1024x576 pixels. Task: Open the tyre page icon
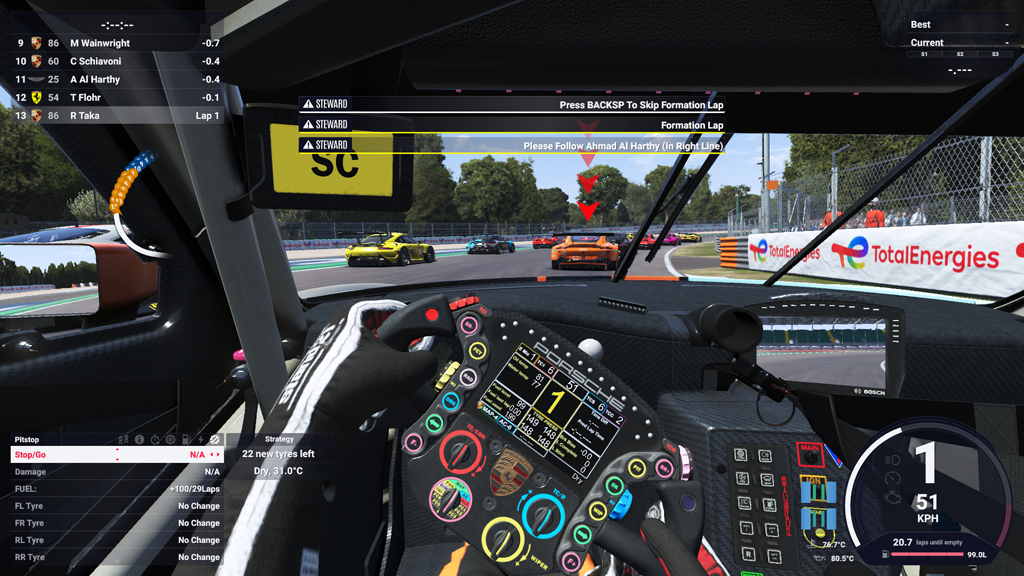pos(170,439)
